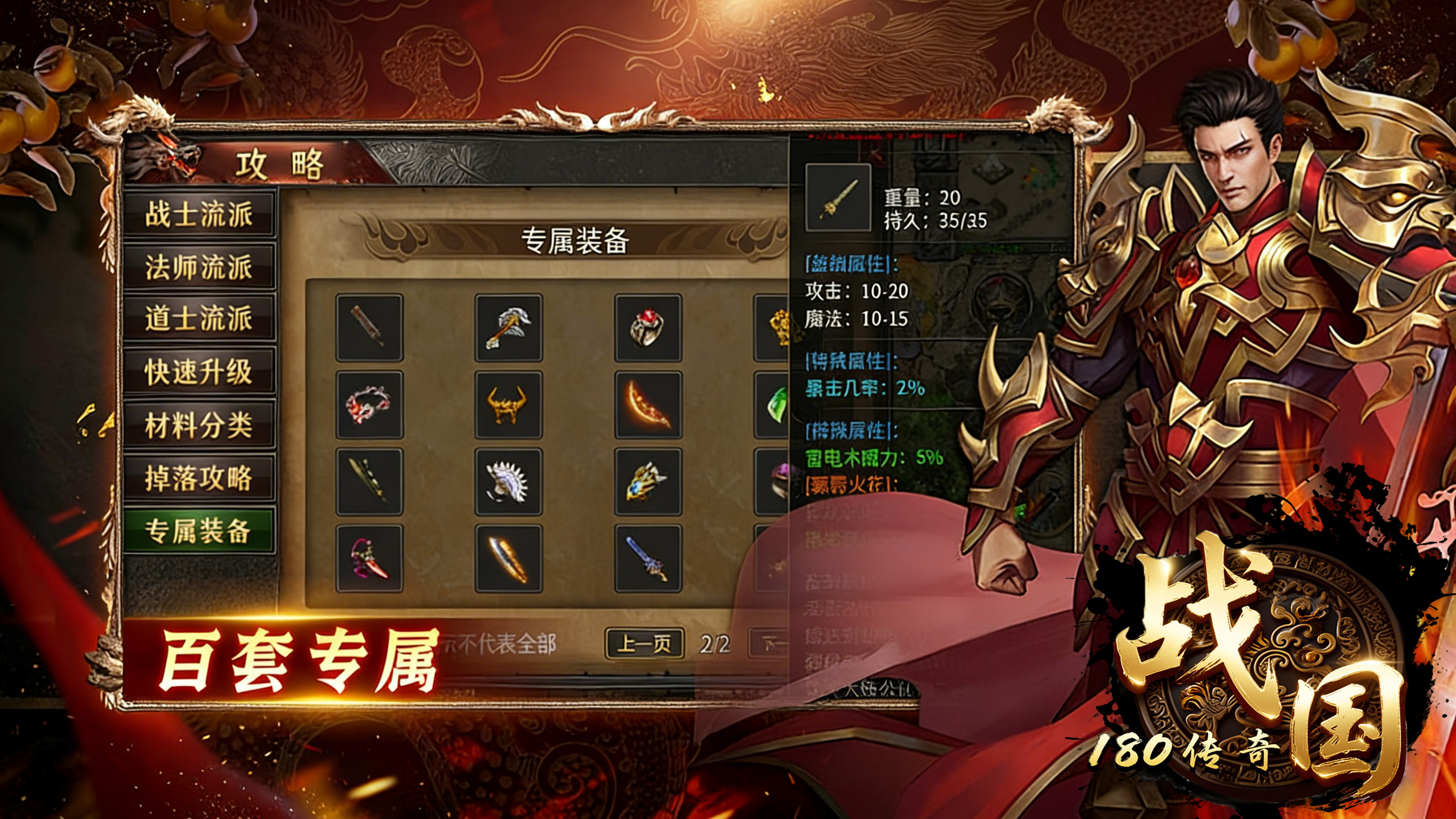Screen dimensions: 1456x819
Task: View the 掉落攻略 tab
Action: pyautogui.click(x=199, y=478)
